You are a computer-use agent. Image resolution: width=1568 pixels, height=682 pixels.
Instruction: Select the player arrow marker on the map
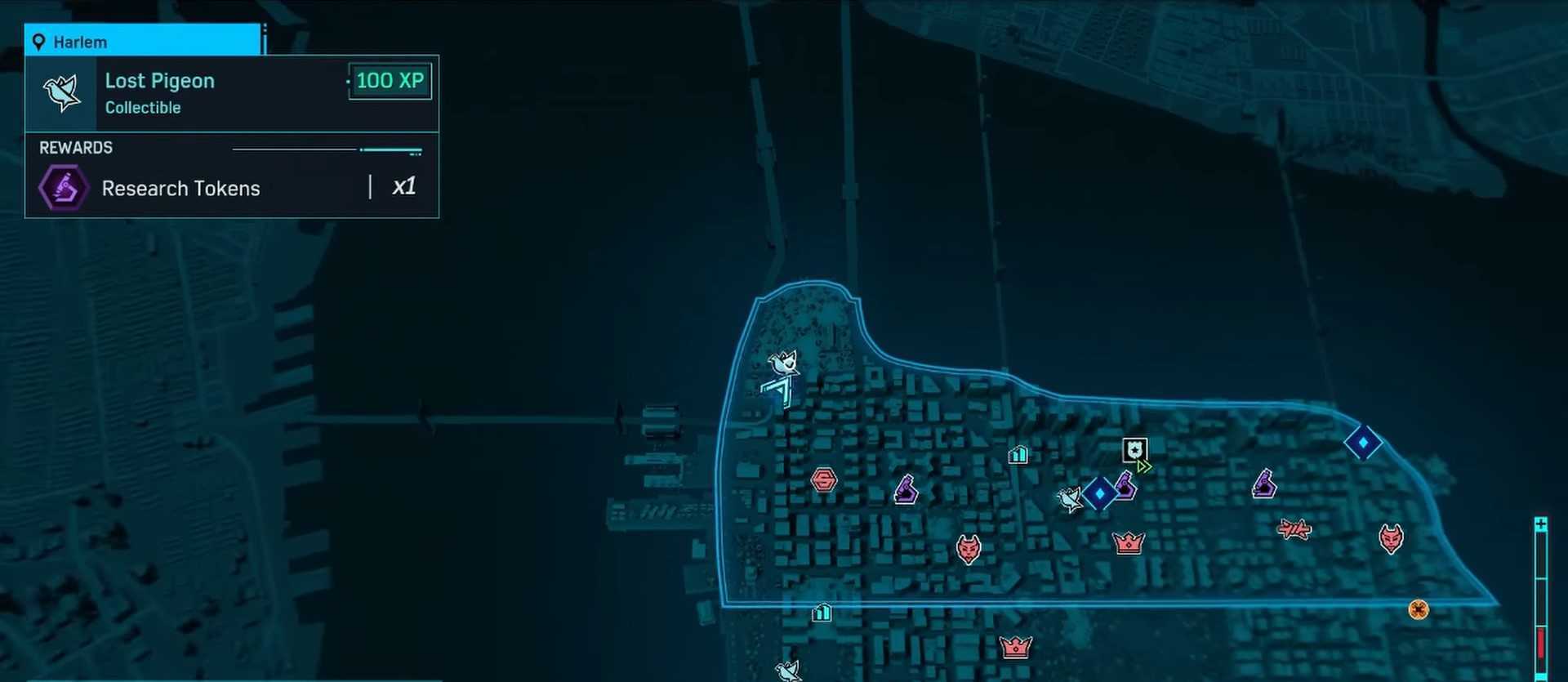pos(781,392)
